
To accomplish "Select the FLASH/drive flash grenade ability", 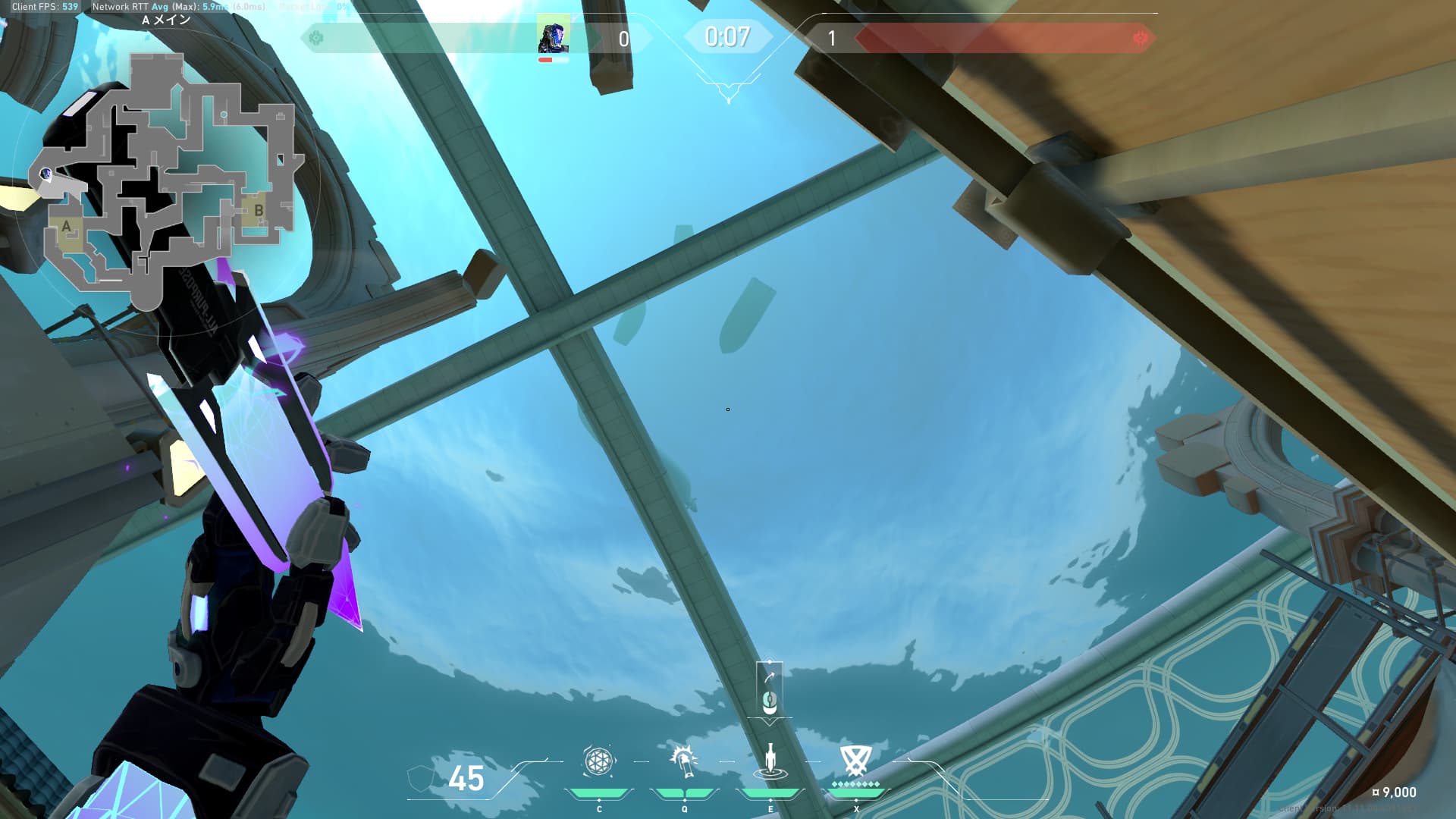I will tap(684, 761).
